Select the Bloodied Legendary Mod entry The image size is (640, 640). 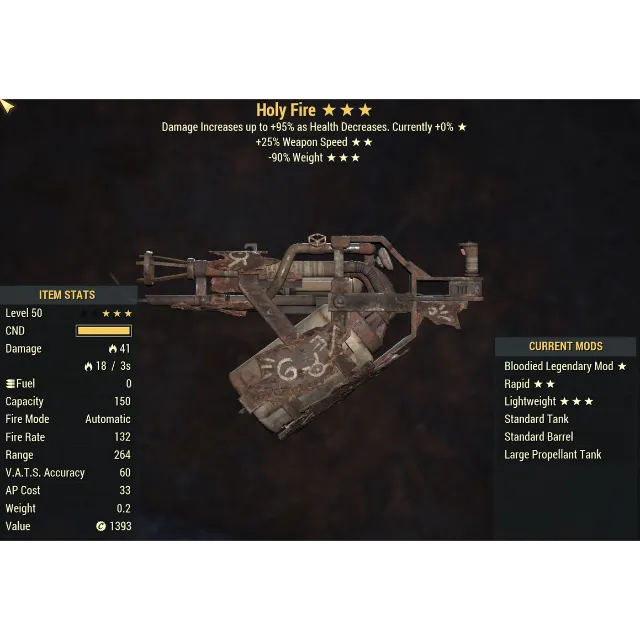click(565, 367)
